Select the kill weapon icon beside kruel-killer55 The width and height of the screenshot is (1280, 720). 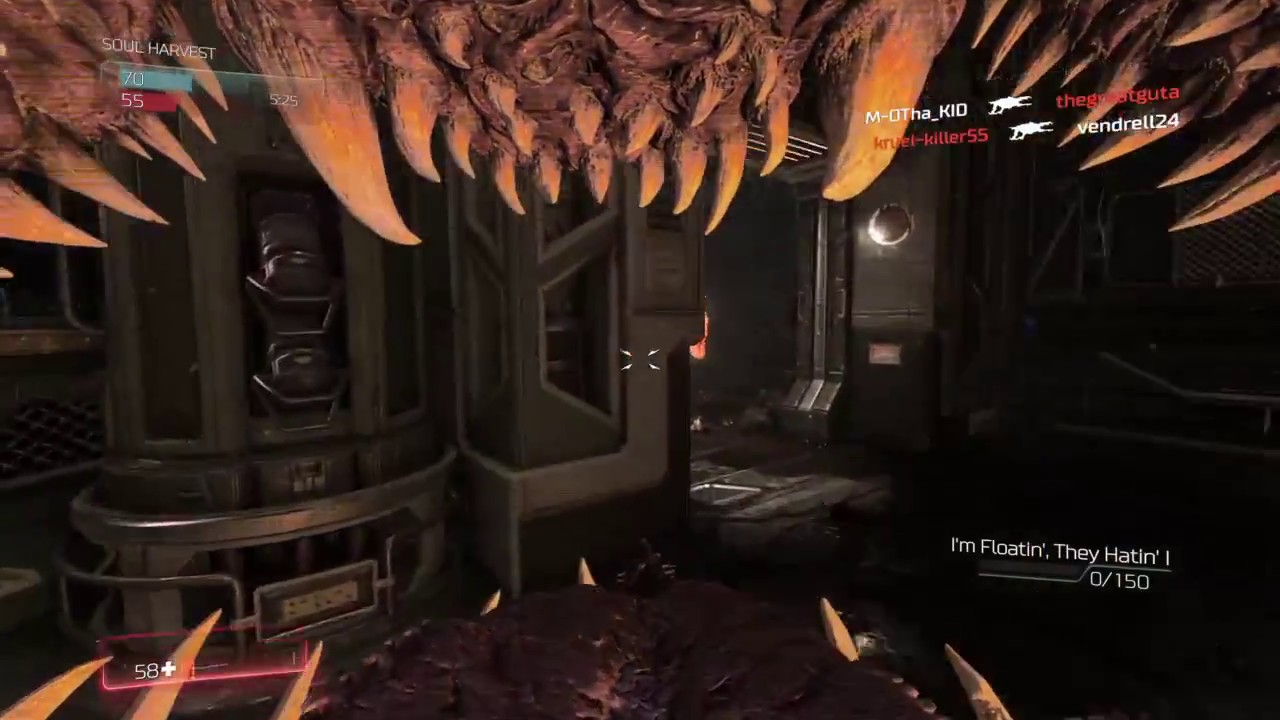[1031, 131]
